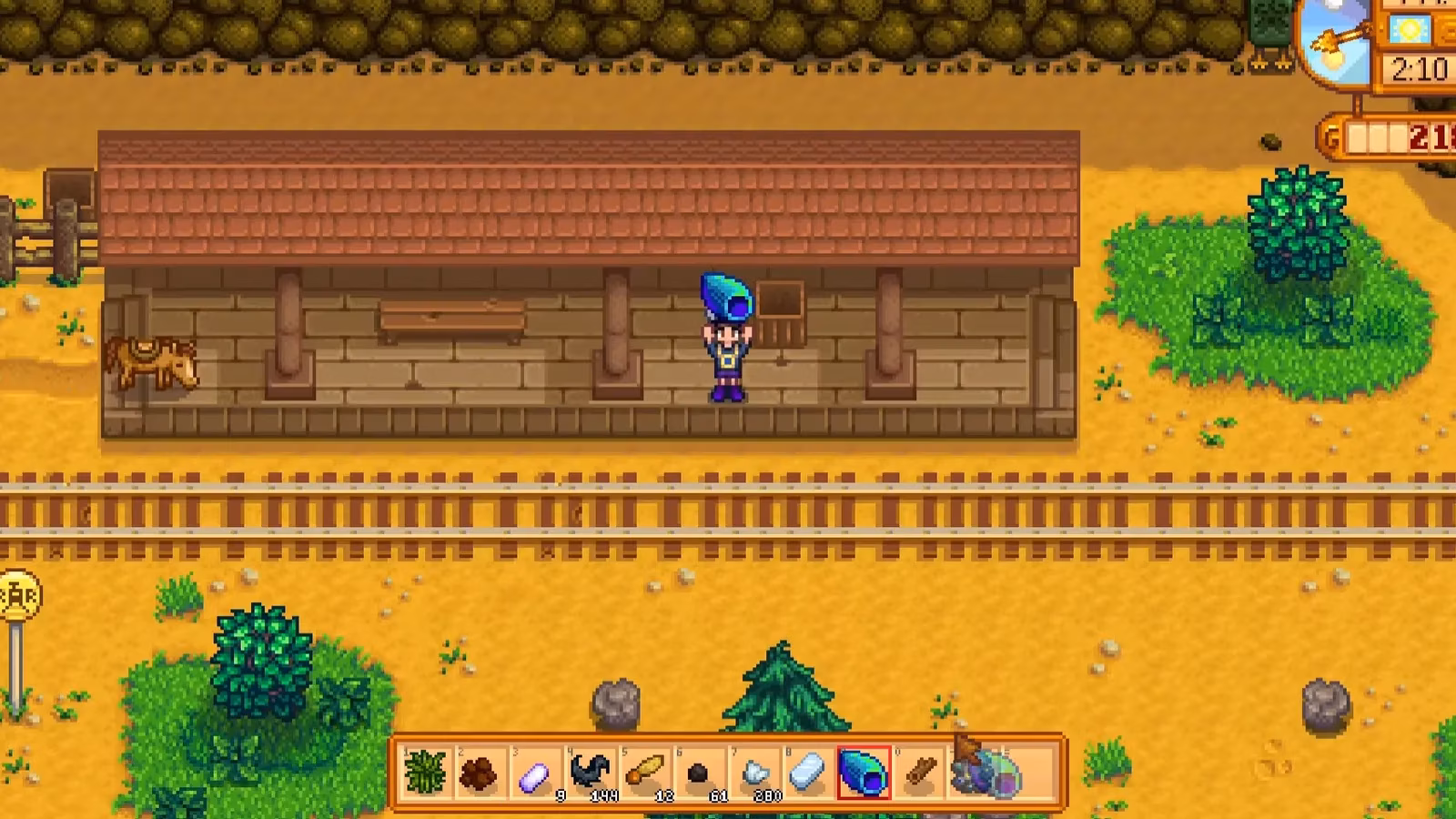Select the purple bar in hotbar slot 3

tap(535, 773)
